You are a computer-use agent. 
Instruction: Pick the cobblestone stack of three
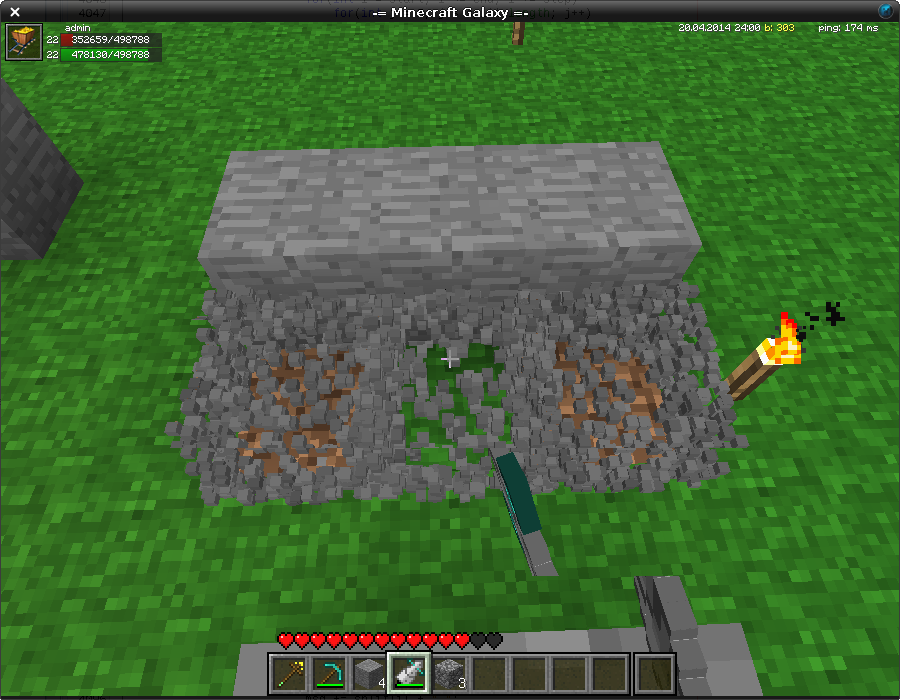pyautogui.click(x=449, y=672)
